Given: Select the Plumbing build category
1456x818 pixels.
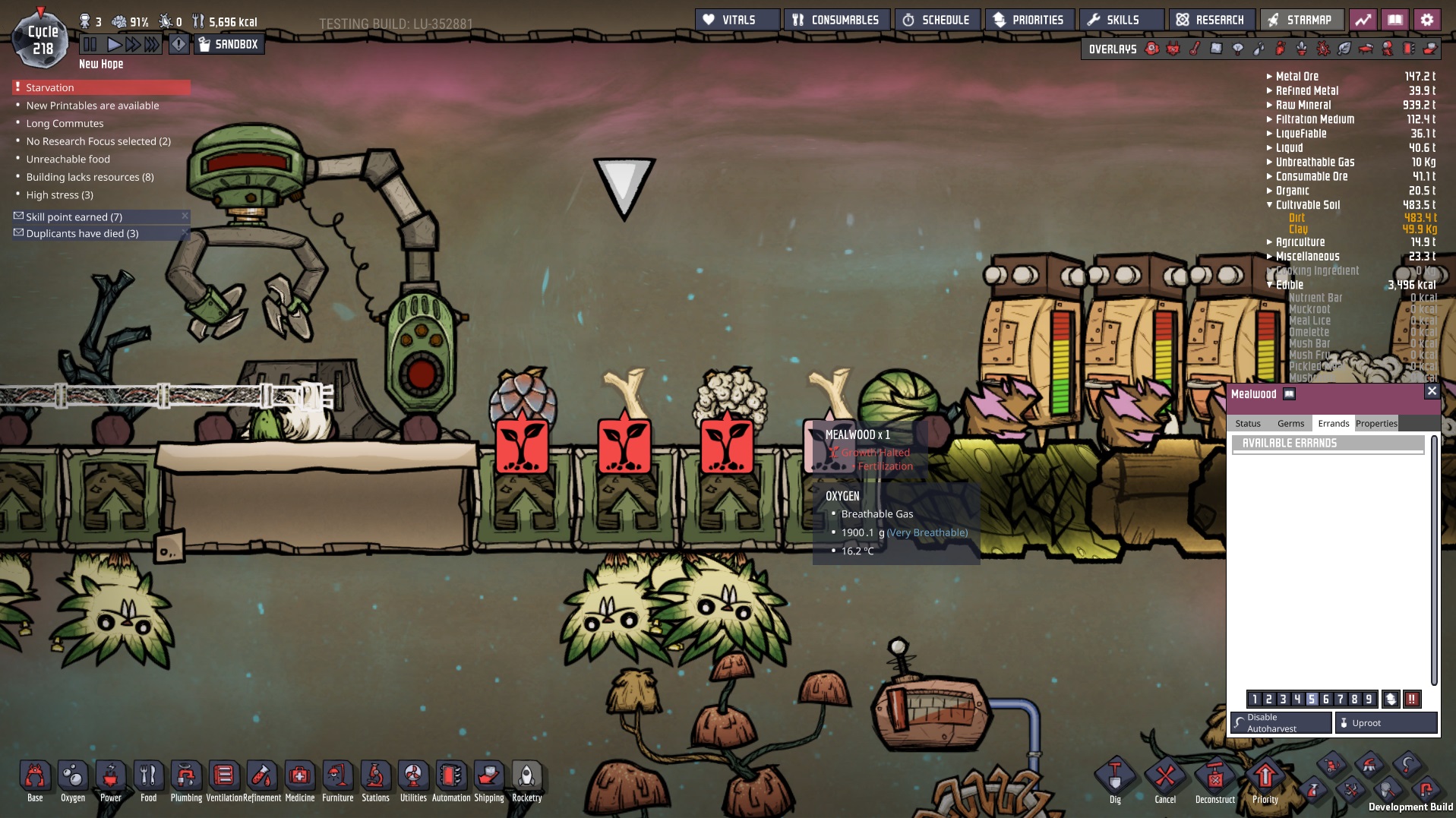Looking at the screenshot, I should (186, 782).
